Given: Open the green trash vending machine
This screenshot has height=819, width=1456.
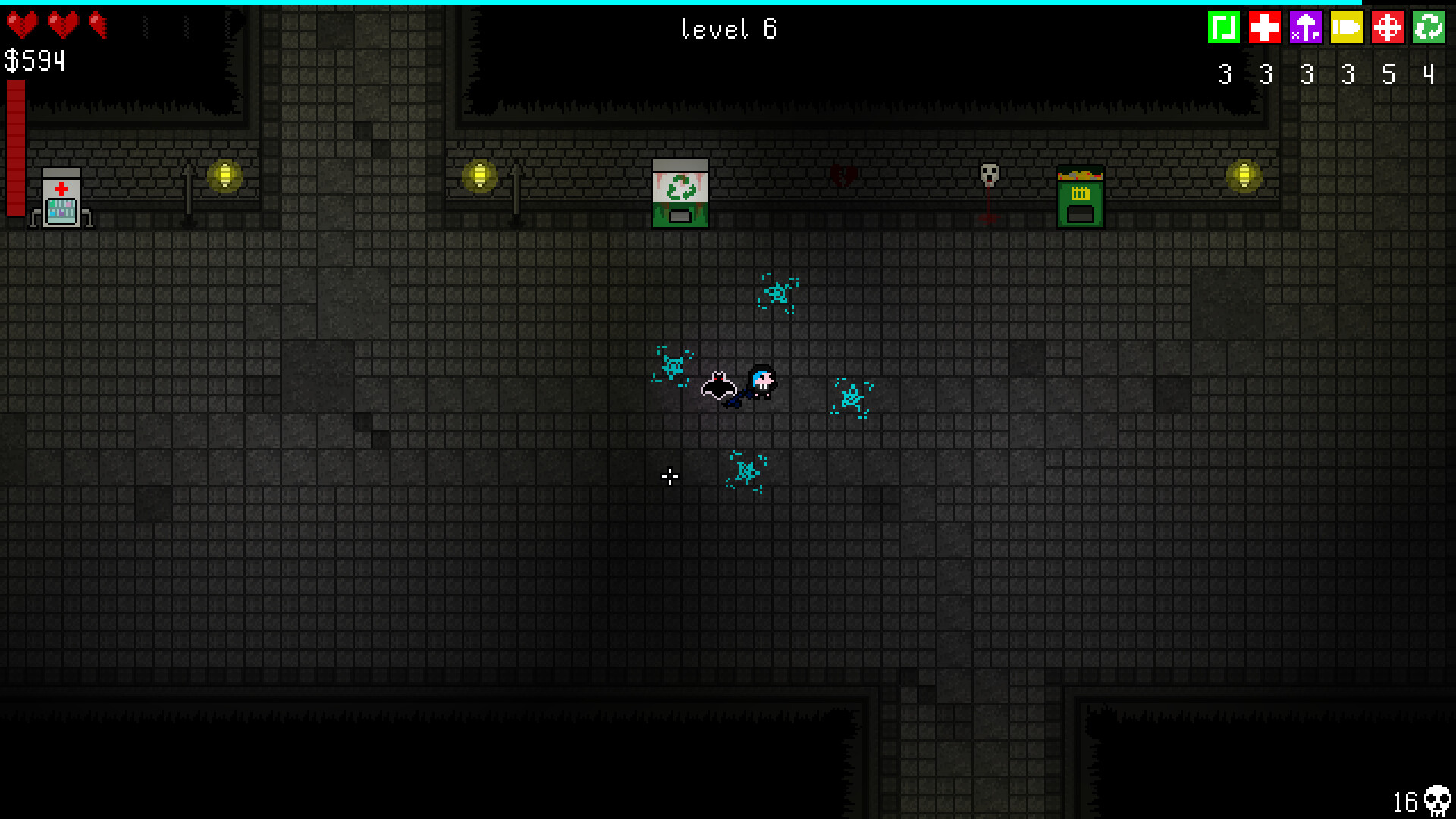Looking at the screenshot, I should 1080,196.
